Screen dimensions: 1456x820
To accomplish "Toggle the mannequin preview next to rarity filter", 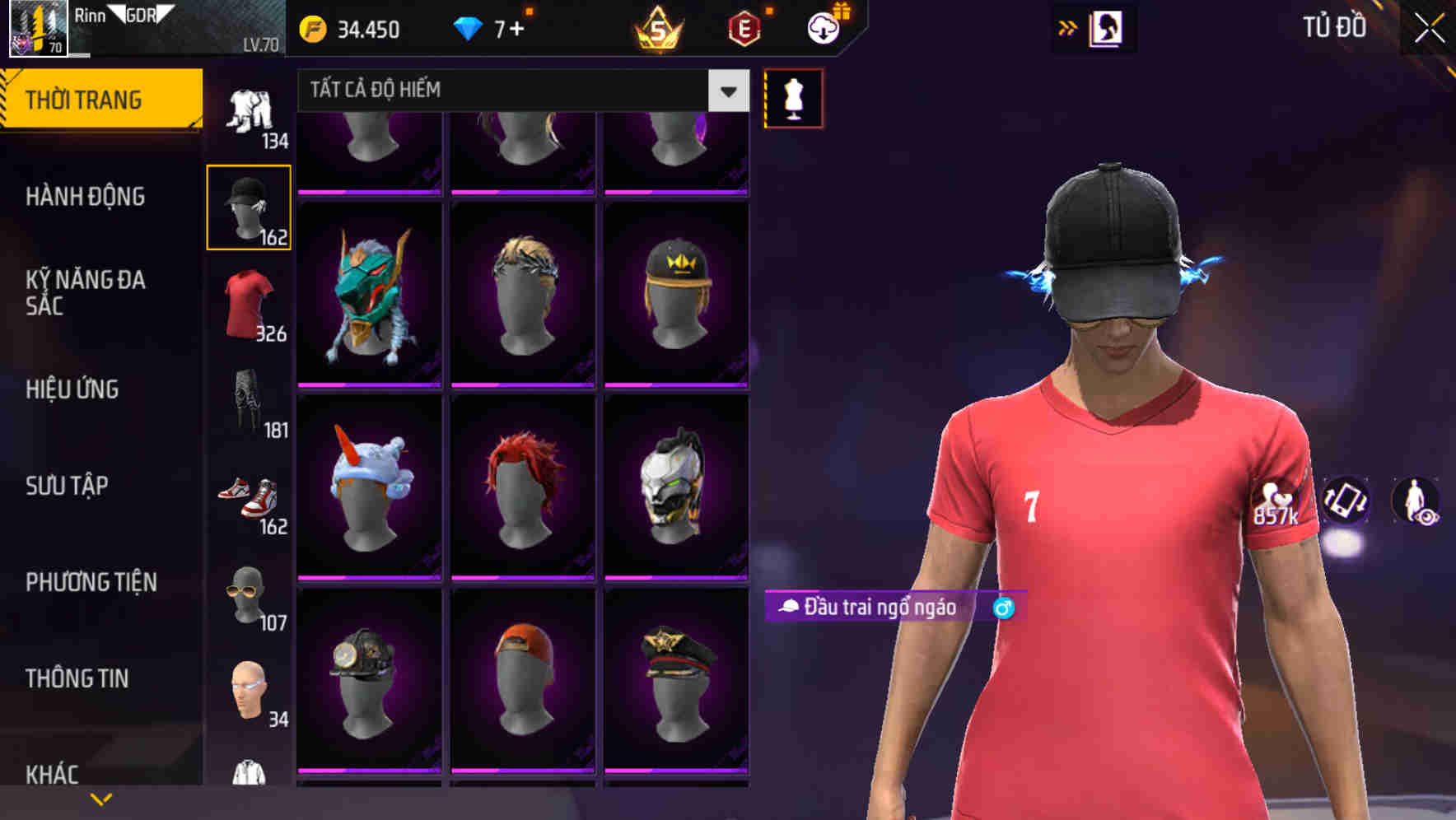I will pyautogui.click(x=793, y=97).
